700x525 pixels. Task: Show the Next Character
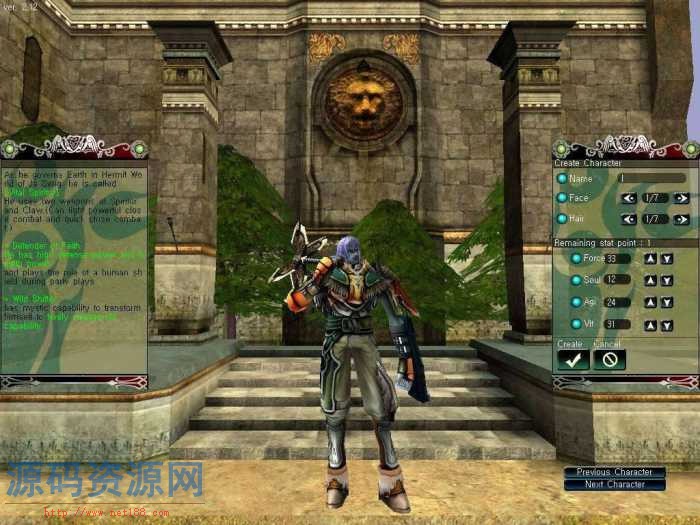(614, 485)
